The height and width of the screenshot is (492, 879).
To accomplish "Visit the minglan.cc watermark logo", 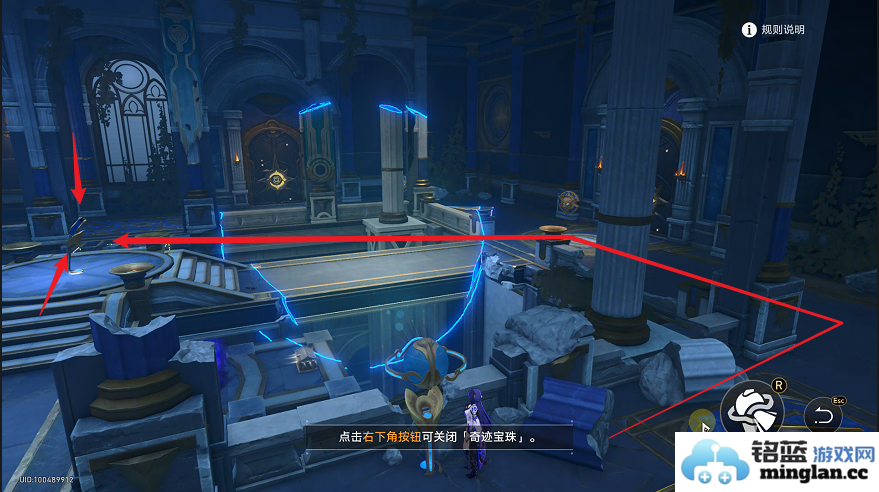I will pyautogui.click(x=775, y=463).
